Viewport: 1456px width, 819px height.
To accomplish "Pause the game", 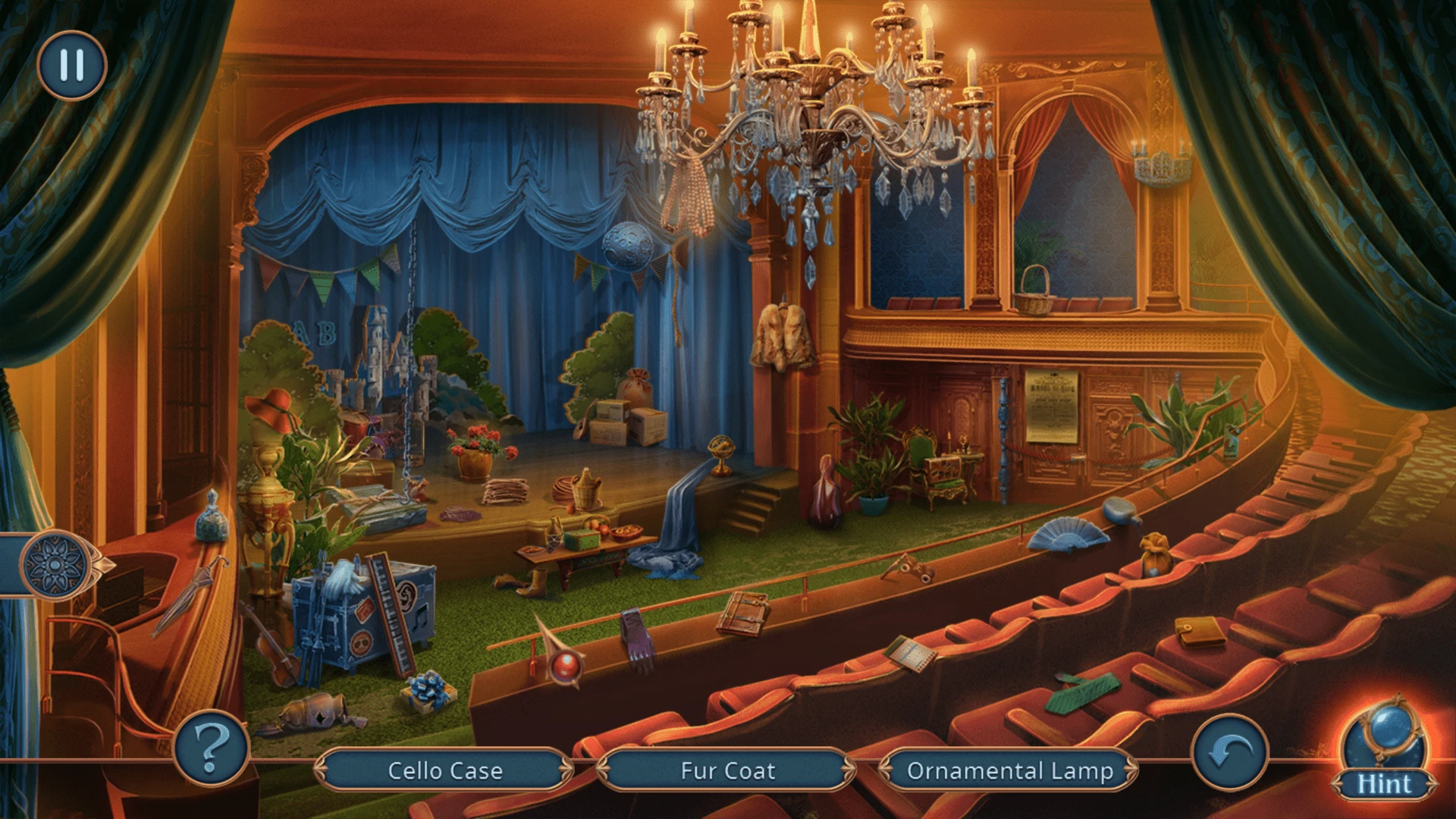I will point(72,65).
